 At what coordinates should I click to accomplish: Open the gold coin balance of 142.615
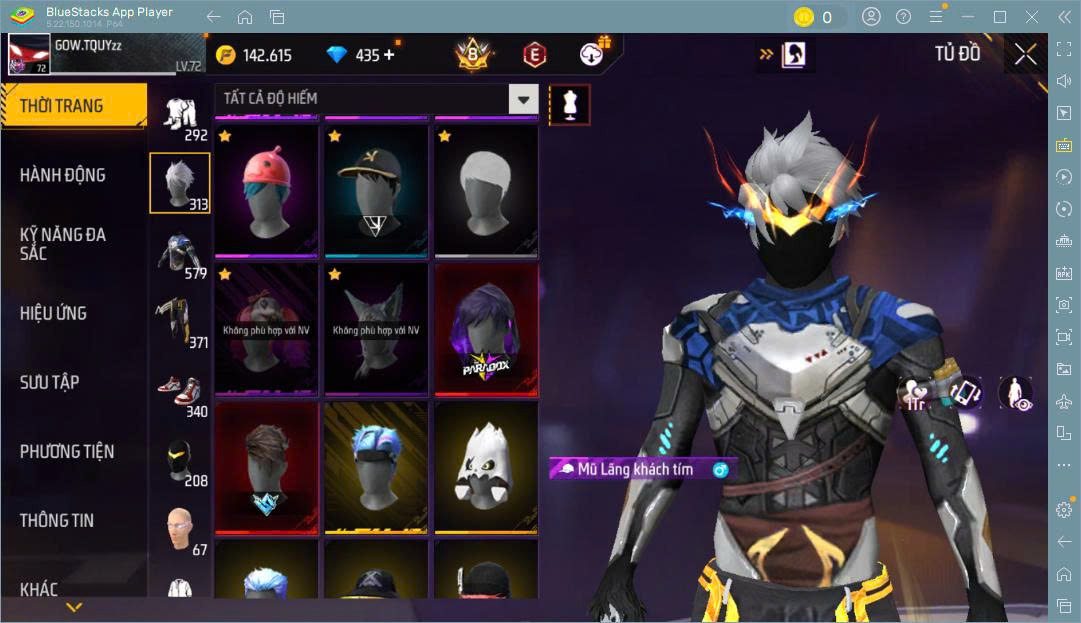click(x=255, y=55)
